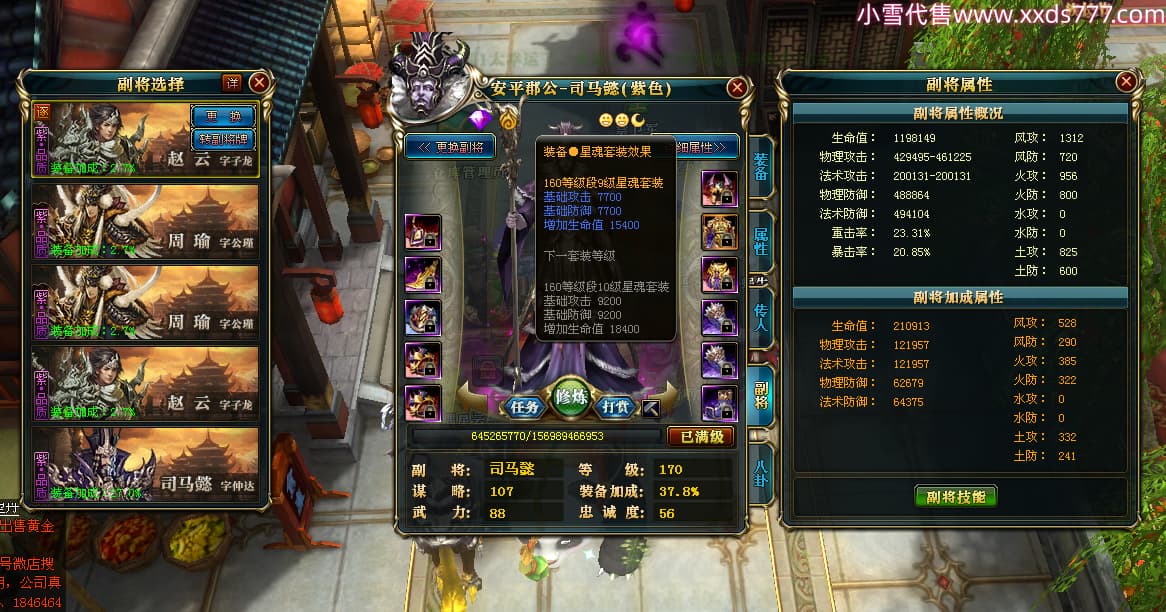
Task: Click the 已满级 button
Action: [700, 437]
